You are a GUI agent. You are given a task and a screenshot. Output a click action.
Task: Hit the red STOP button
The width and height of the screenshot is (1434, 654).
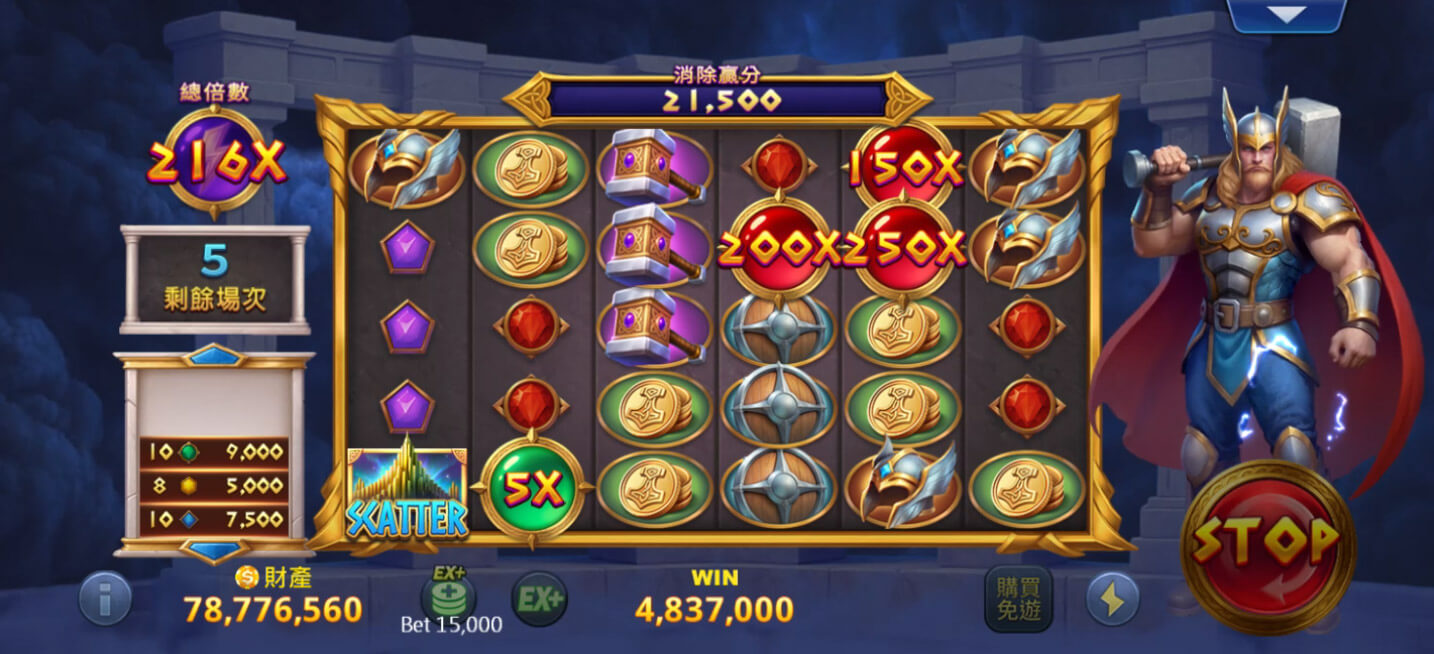pyautogui.click(x=1267, y=546)
